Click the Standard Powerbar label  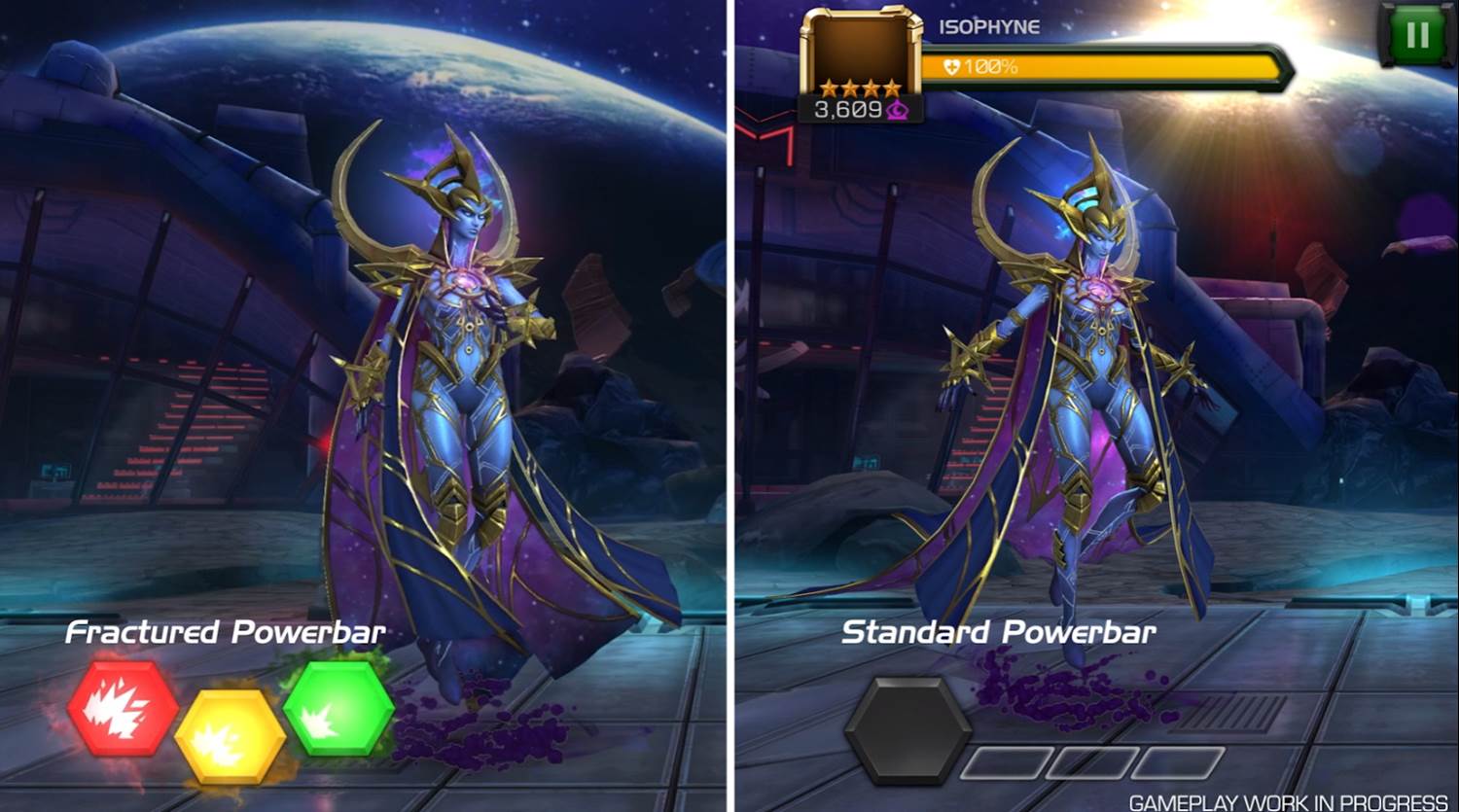point(1000,632)
